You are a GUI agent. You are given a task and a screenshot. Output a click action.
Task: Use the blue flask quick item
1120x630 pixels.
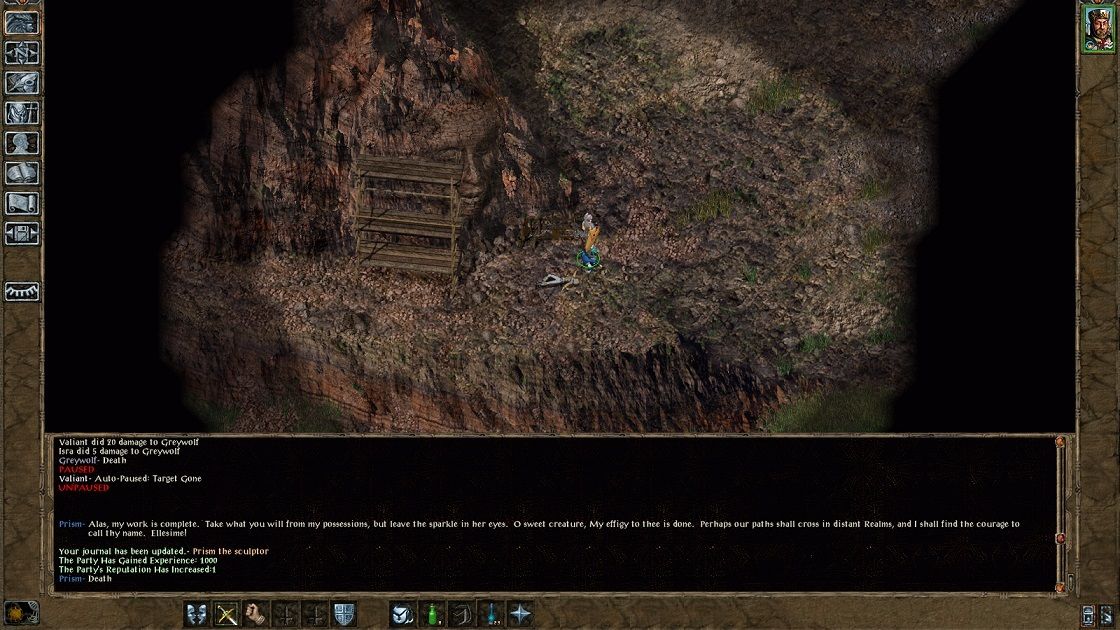tap(491, 614)
